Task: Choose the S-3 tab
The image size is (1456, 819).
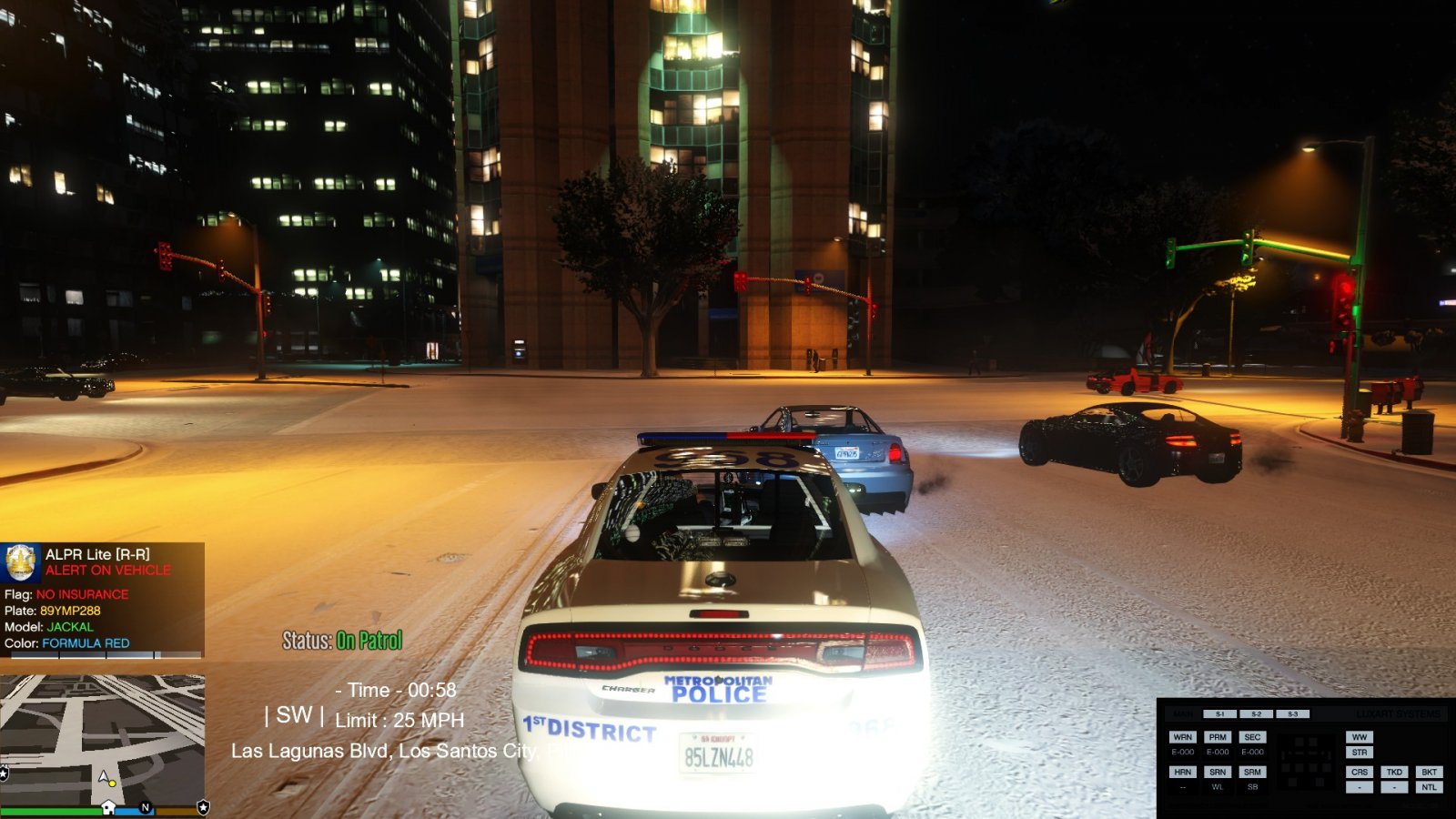Action: 1292,714
